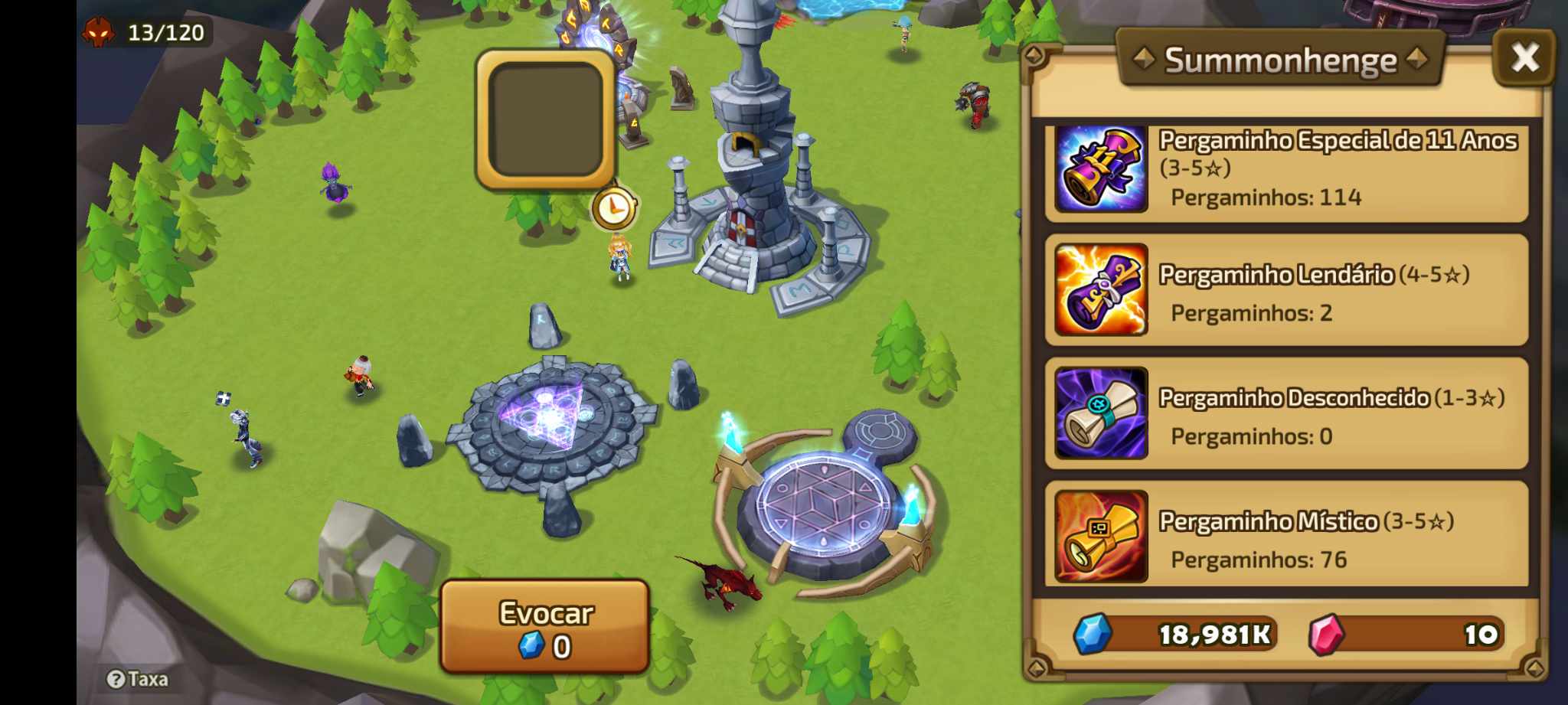Image resolution: width=1568 pixels, height=705 pixels.
Task: Click the empty scroll preview slot
Action: [x=546, y=119]
